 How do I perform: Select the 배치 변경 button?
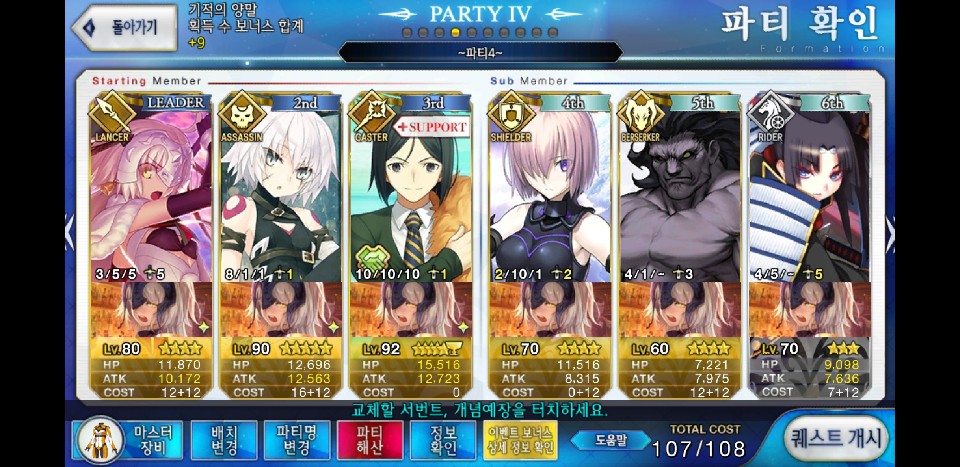pos(225,438)
